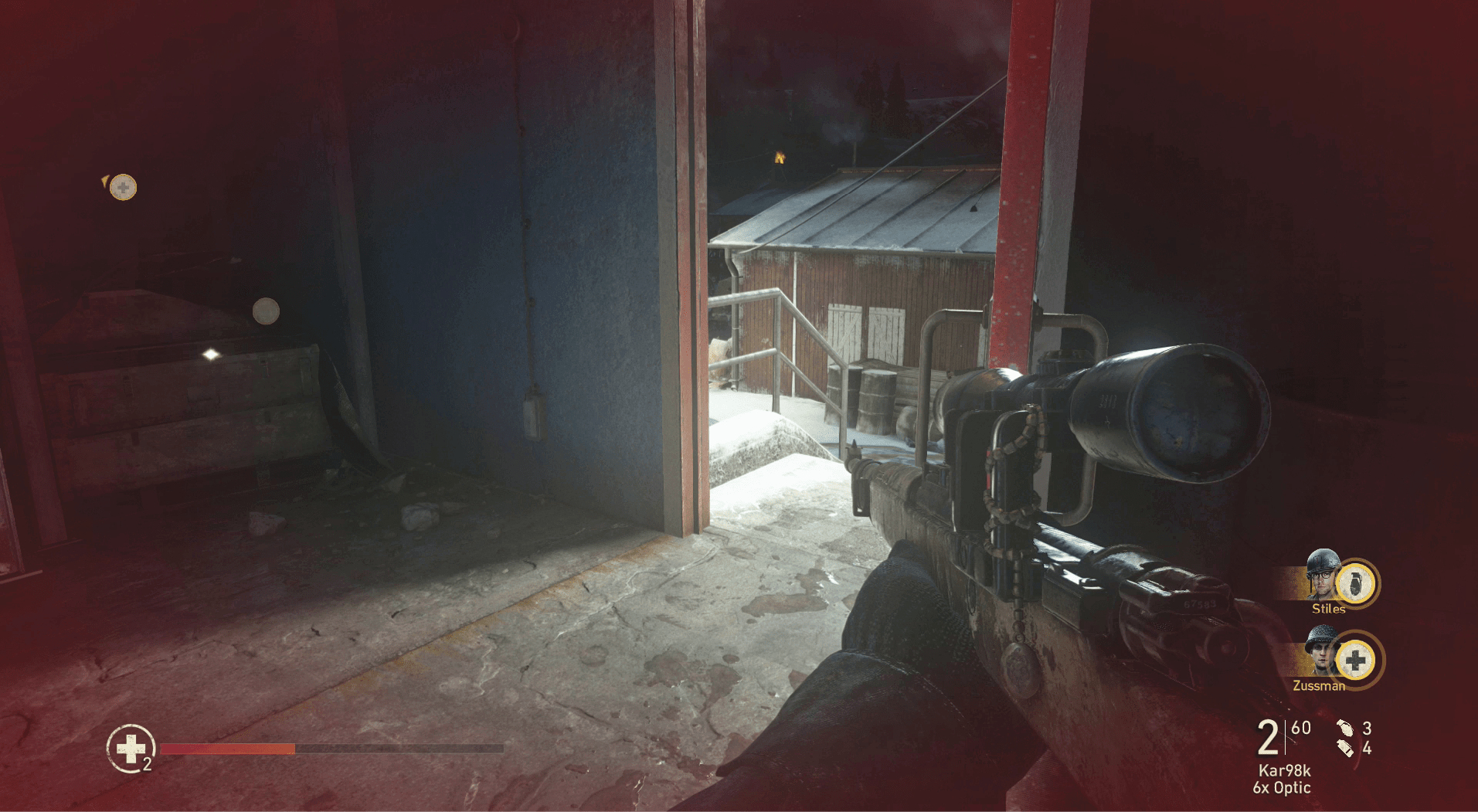The width and height of the screenshot is (1478, 812).
Task: Click the ammo count showing 2
Action: point(1268,738)
